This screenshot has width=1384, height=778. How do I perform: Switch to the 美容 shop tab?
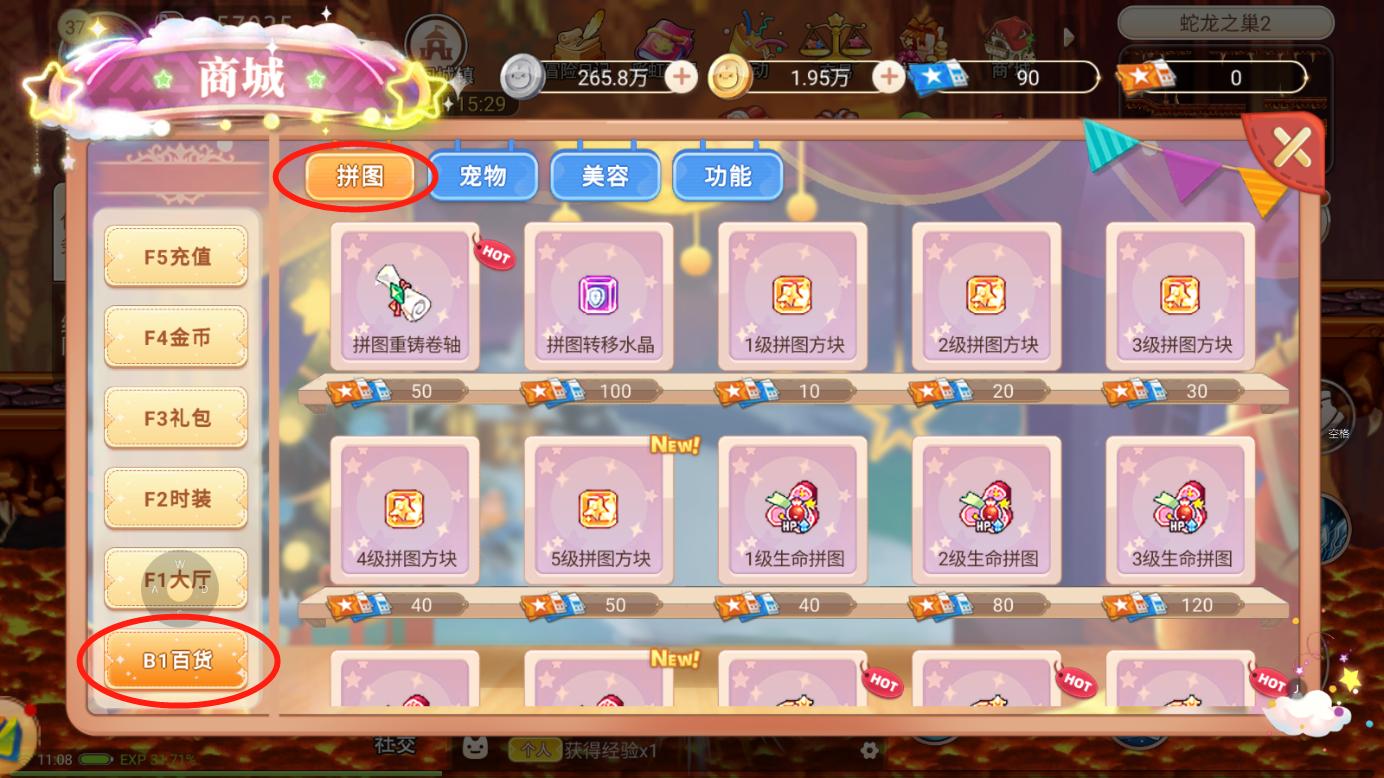[605, 176]
